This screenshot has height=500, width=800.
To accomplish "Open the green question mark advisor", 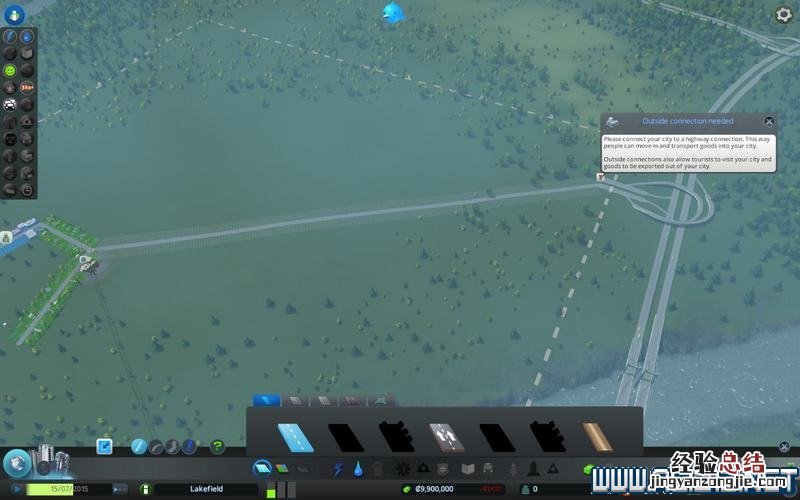I will [x=217, y=446].
